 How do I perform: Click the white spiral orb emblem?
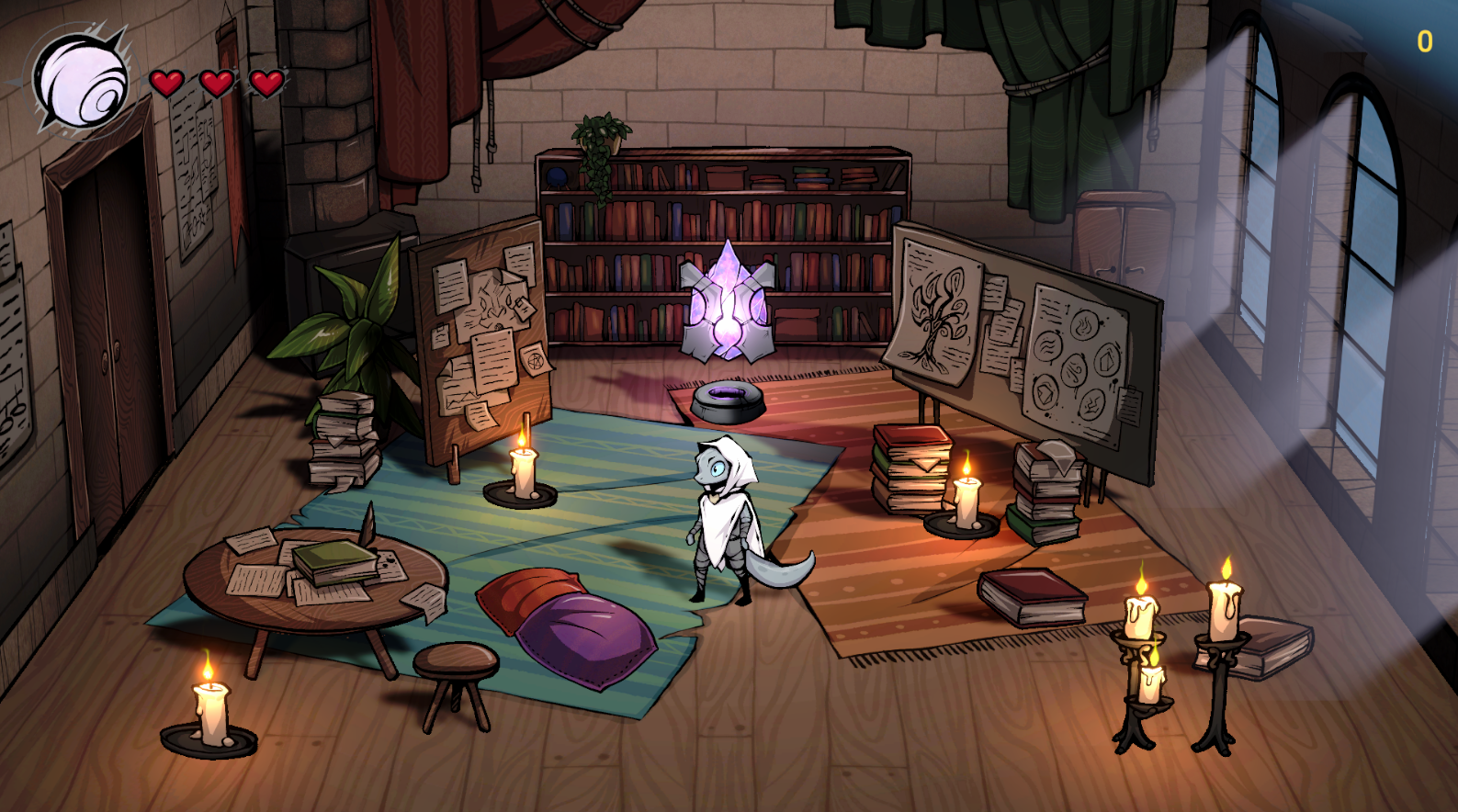point(81,81)
